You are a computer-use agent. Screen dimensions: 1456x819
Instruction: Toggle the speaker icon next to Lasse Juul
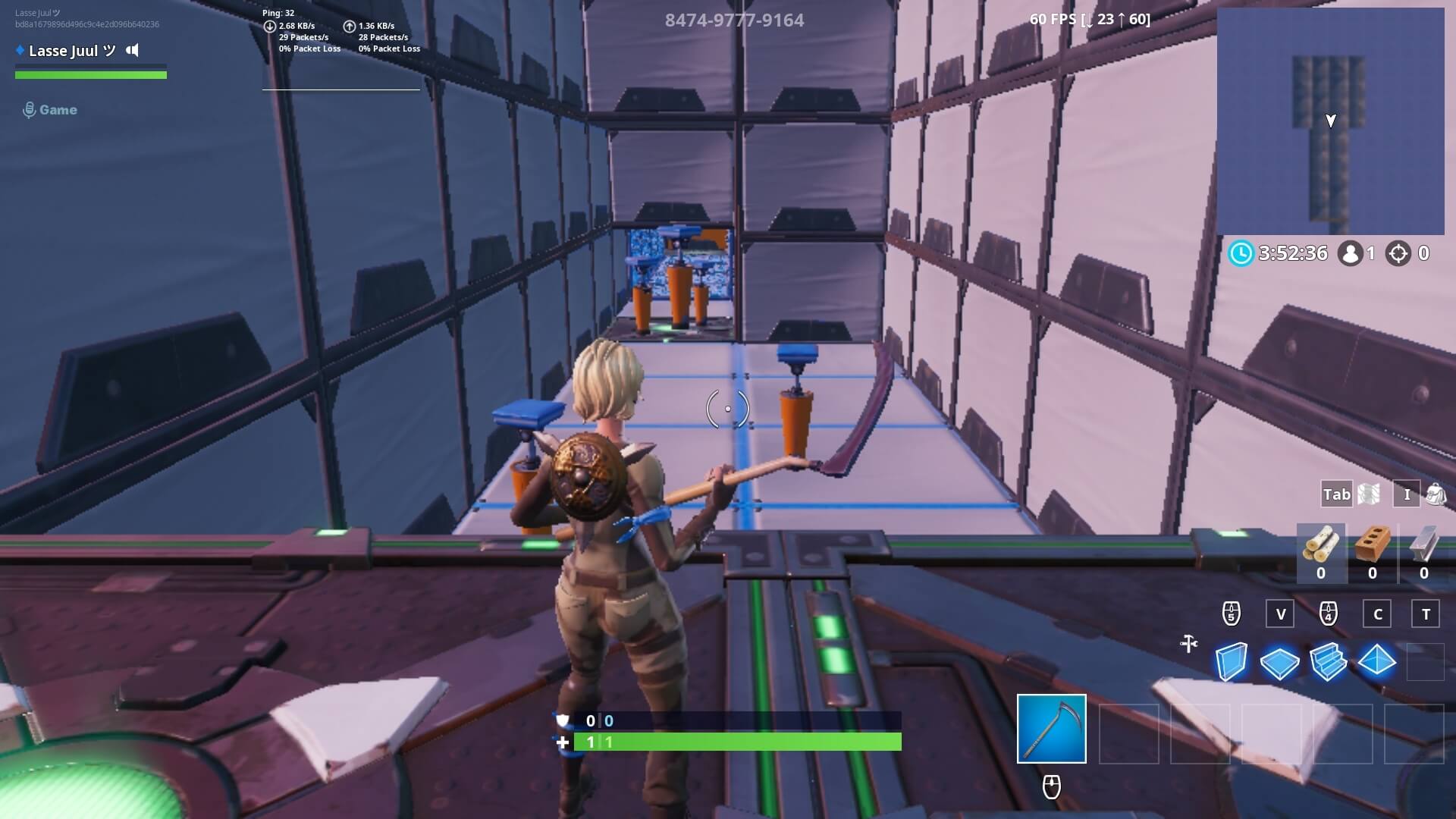click(x=133, y=51)
